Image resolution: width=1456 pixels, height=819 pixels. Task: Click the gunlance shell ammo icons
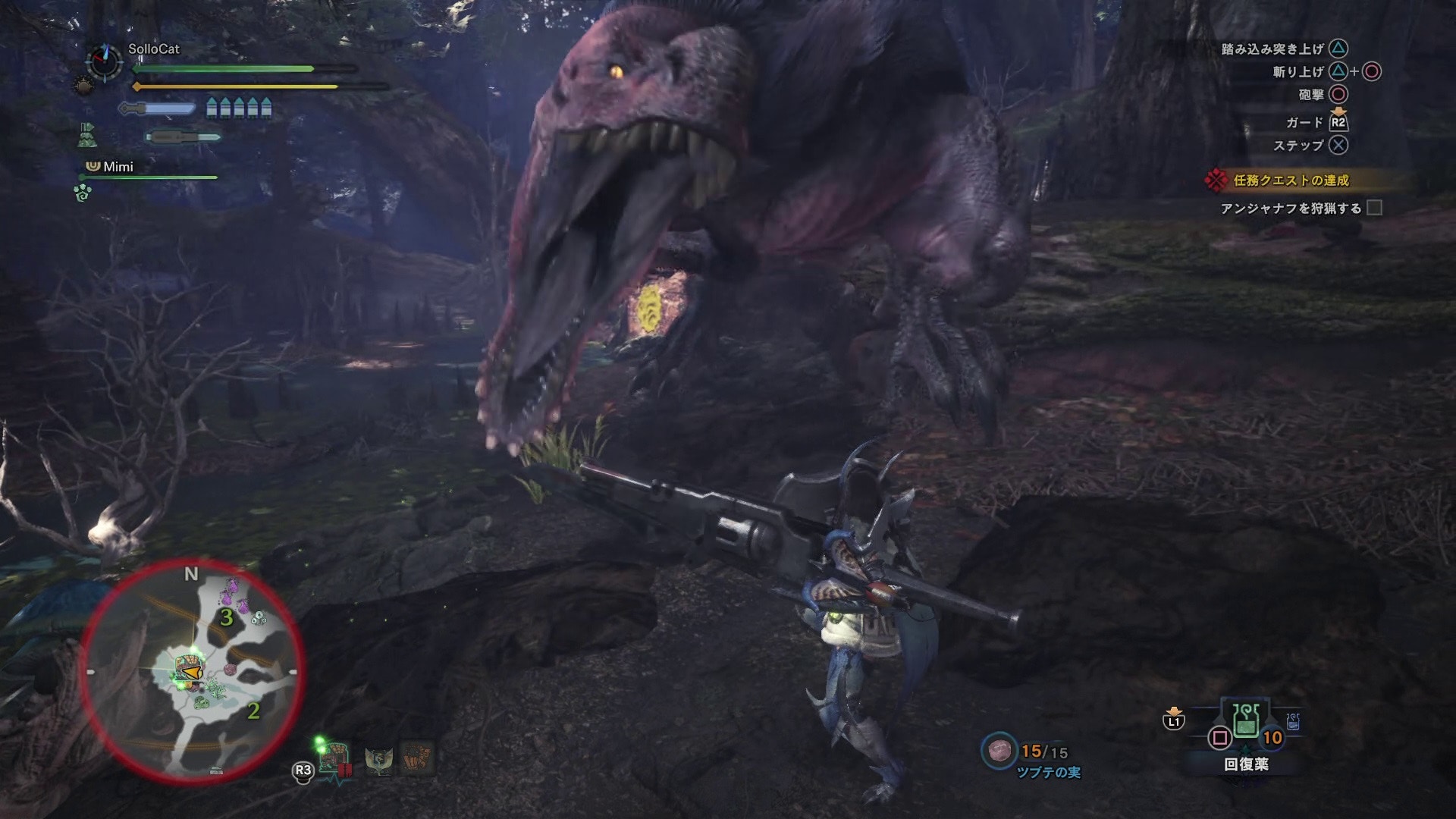point(239,109)
